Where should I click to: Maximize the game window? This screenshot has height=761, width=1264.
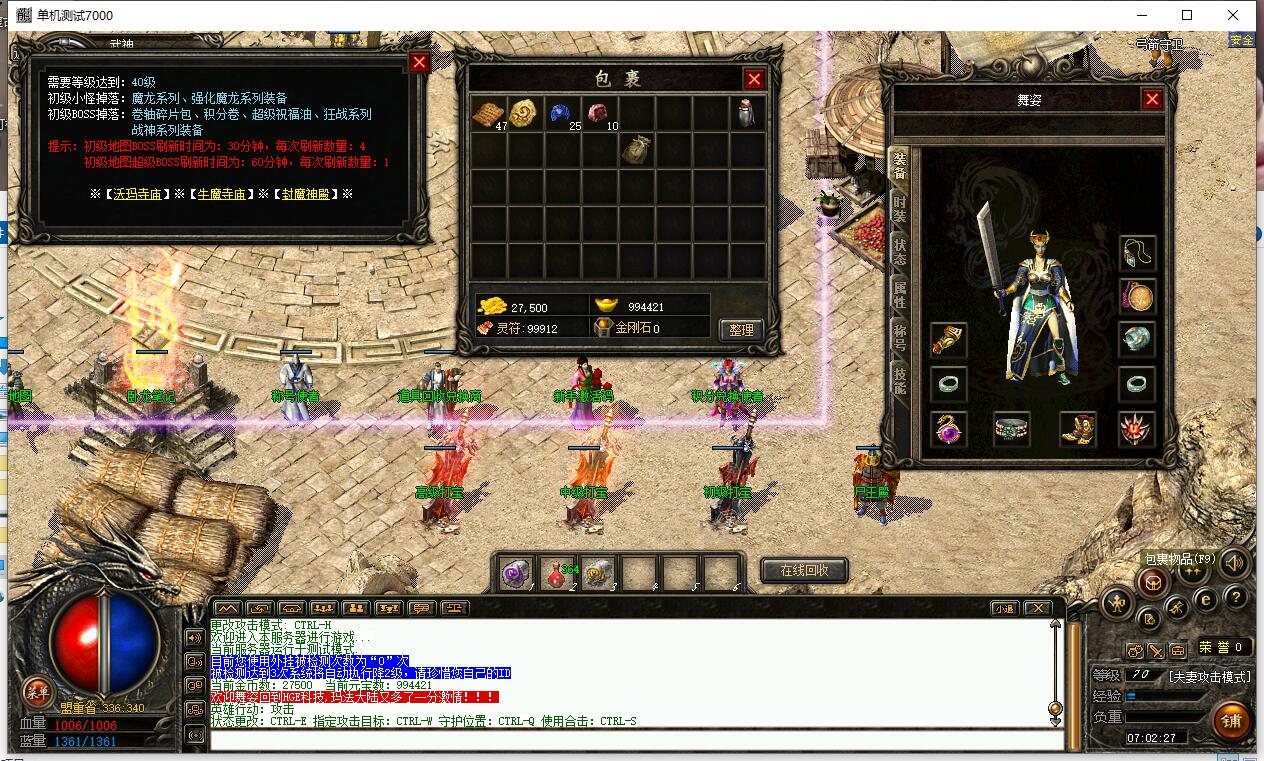tap(1187, 15)
